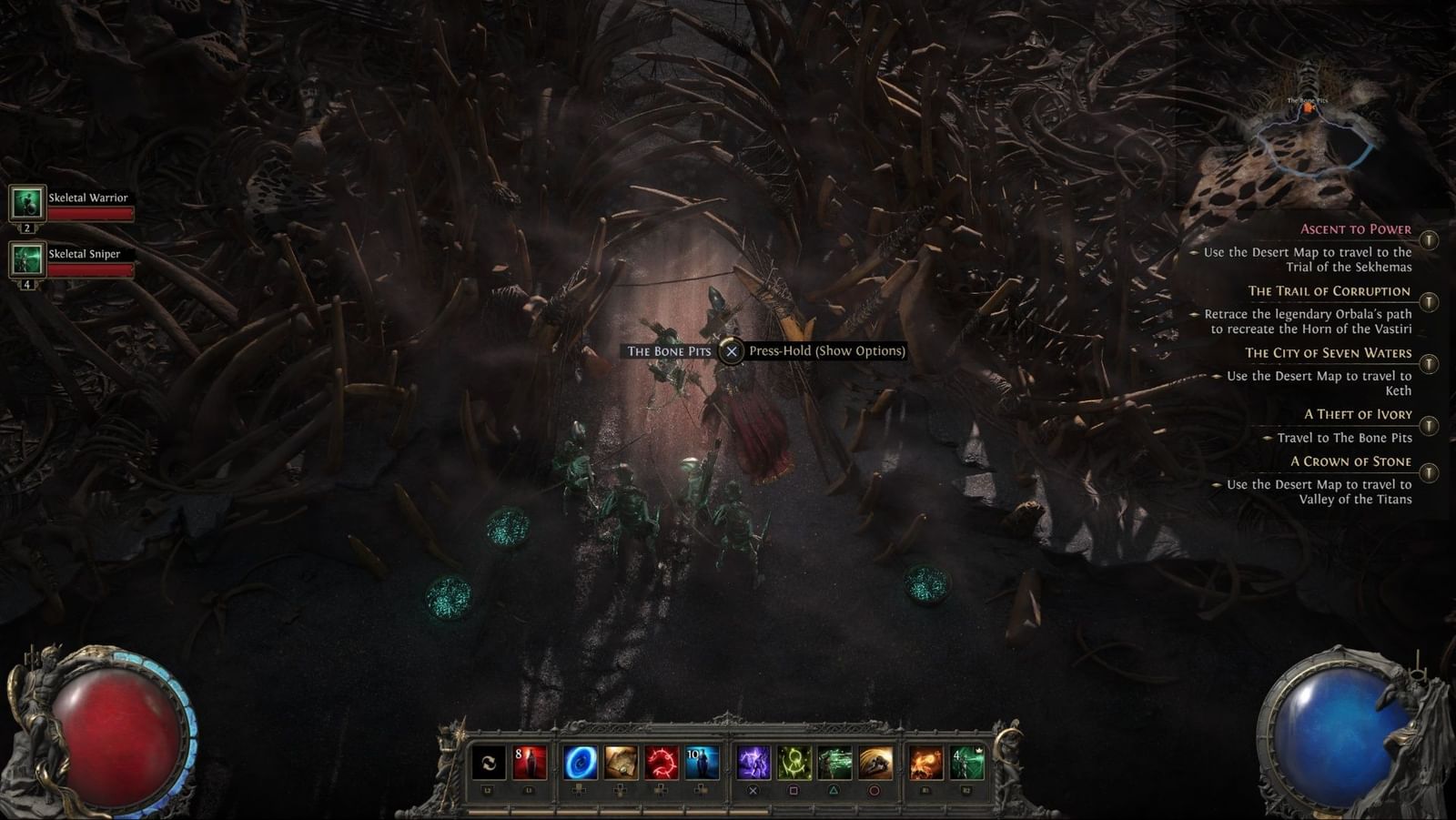1456x820 pixels.
Task: Select the crowned bow skill showing 4 charges
Action: pyautogui.click(x=968, y=761)
